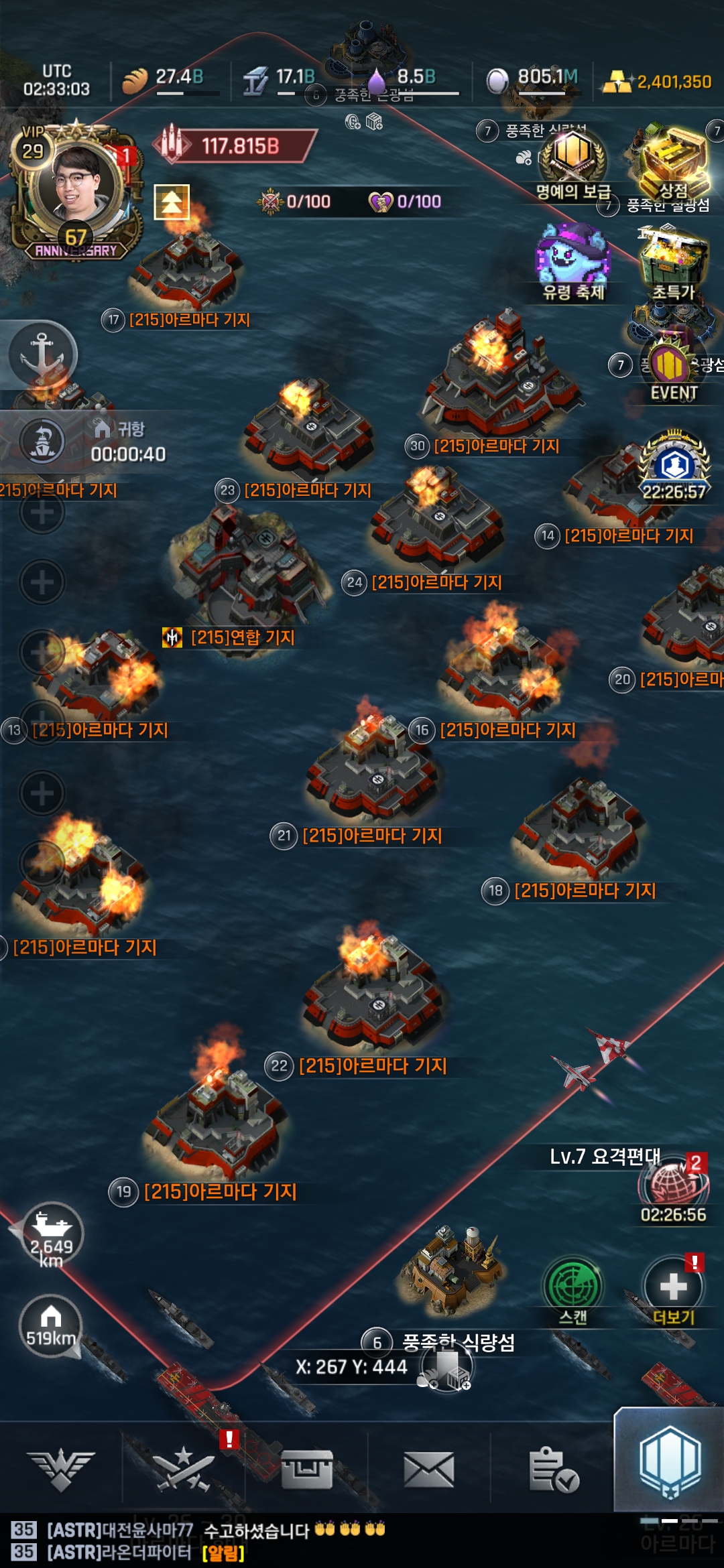Screen dimensions: 724x1568
Task: Tap the anchor harbor button
Action: tap(42, 354)
